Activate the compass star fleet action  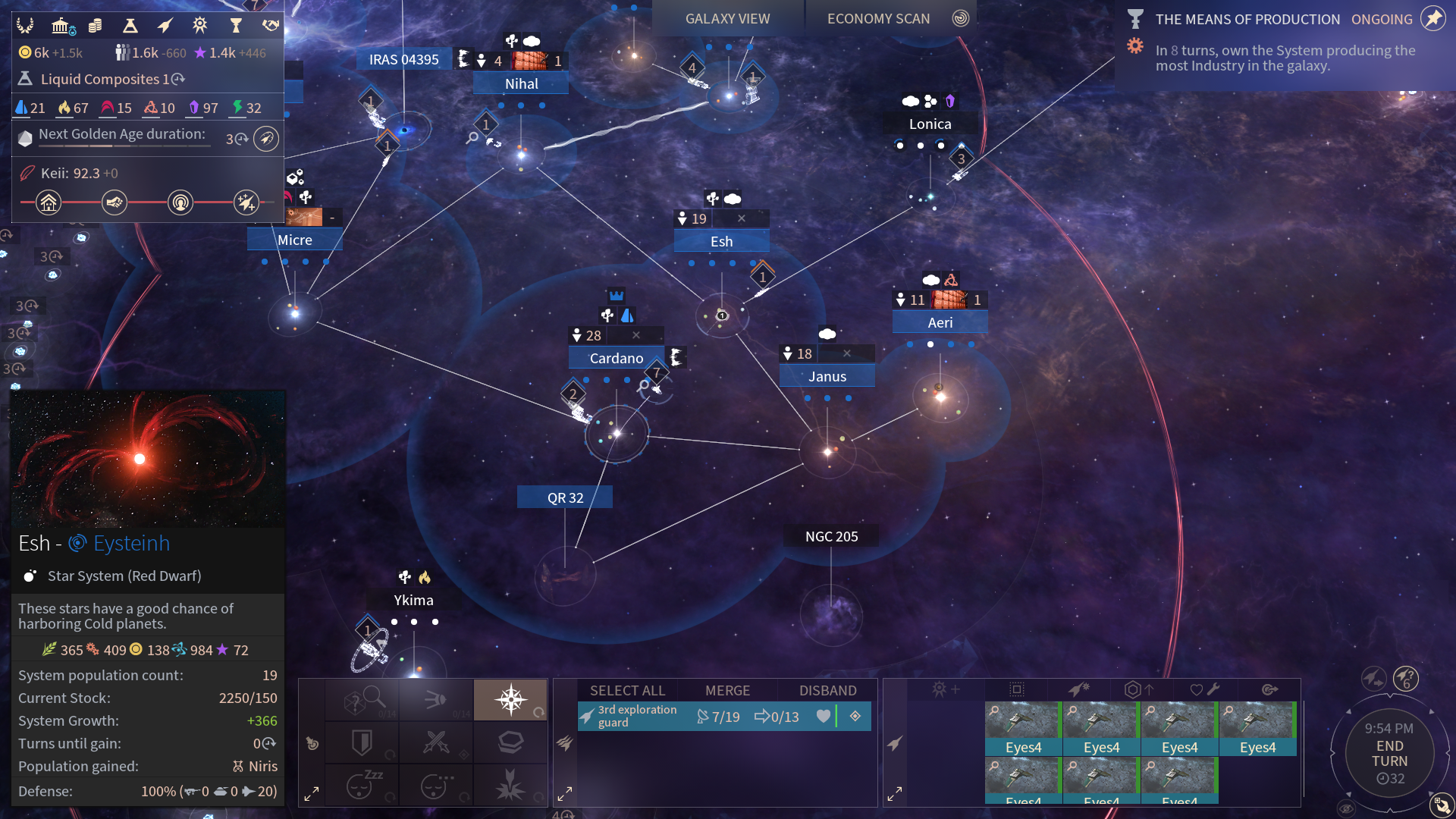point(510,699)
